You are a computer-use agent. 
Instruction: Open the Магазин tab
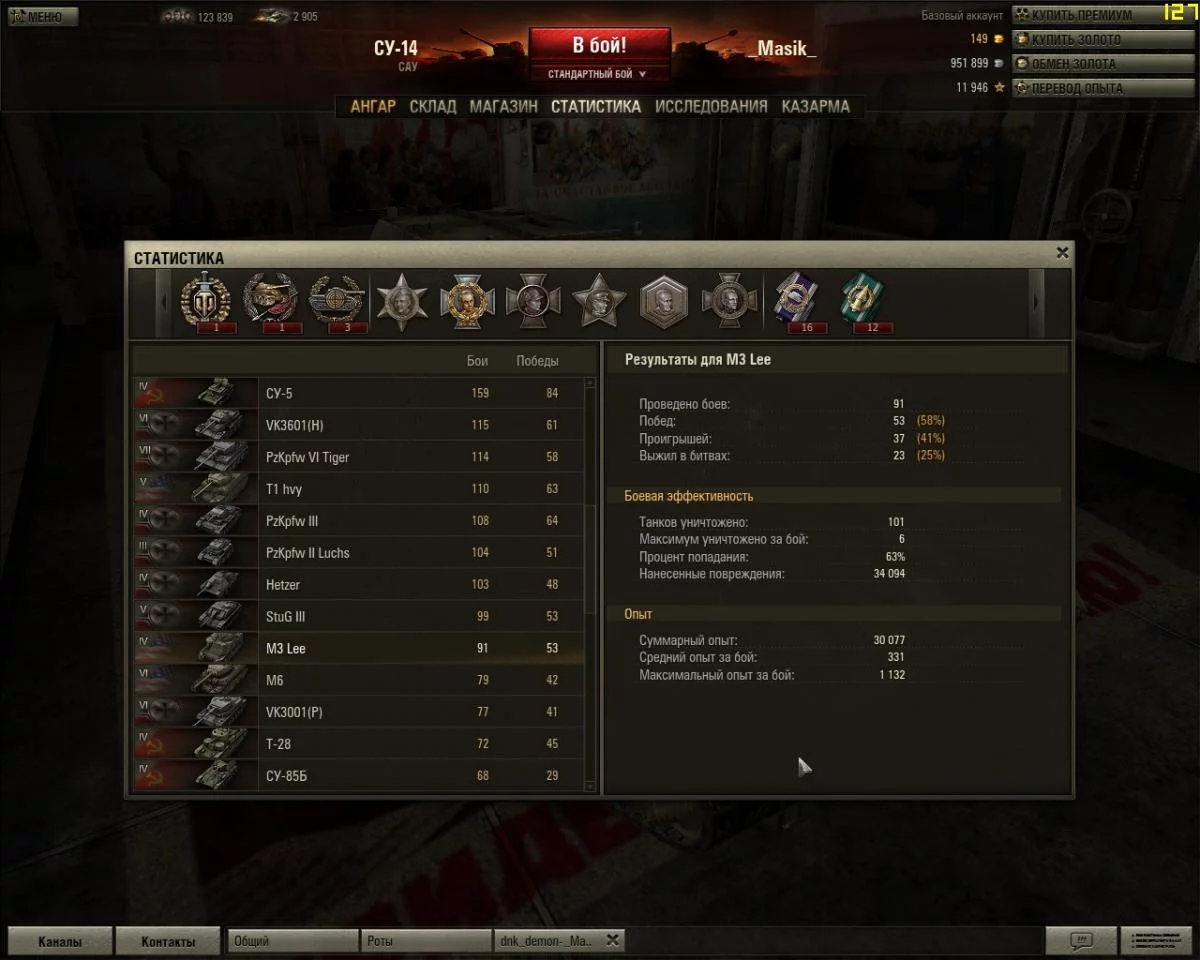503,106
